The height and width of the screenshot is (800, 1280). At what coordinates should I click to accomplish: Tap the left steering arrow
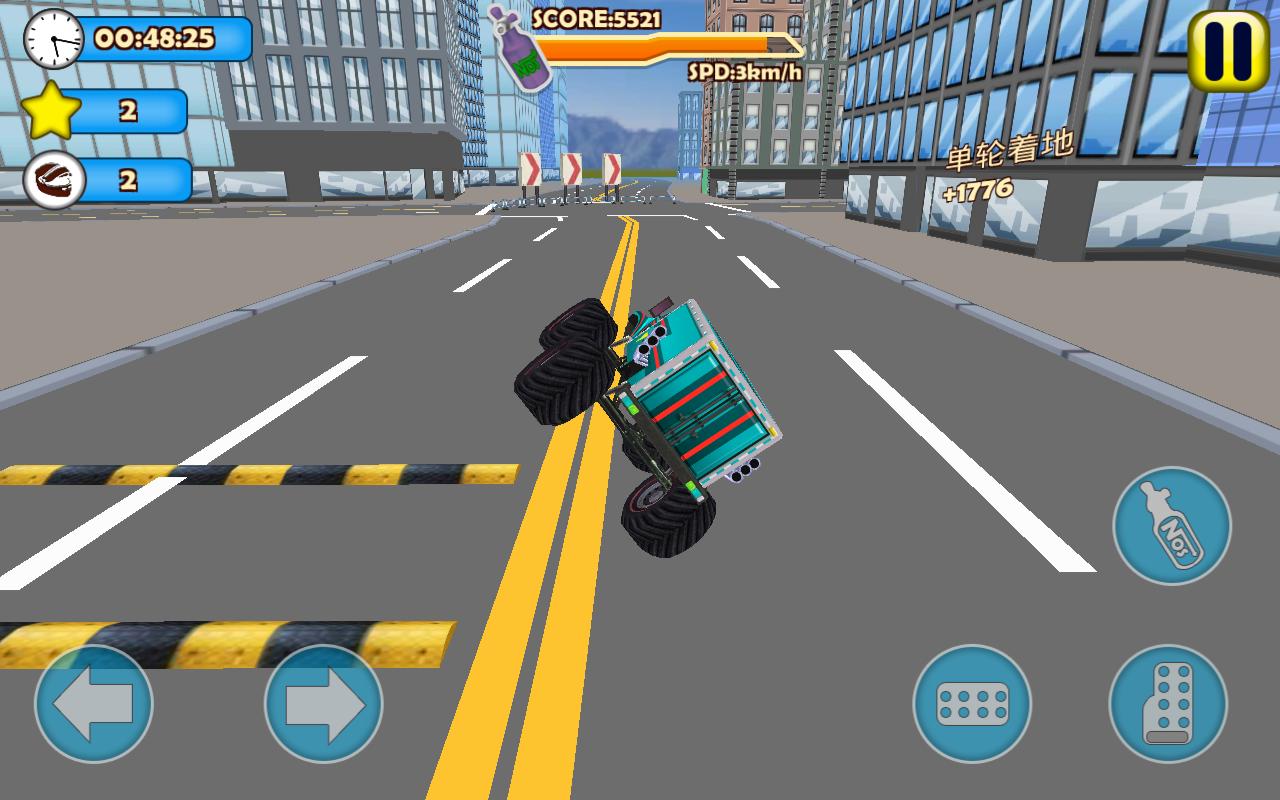click(95, 704)
